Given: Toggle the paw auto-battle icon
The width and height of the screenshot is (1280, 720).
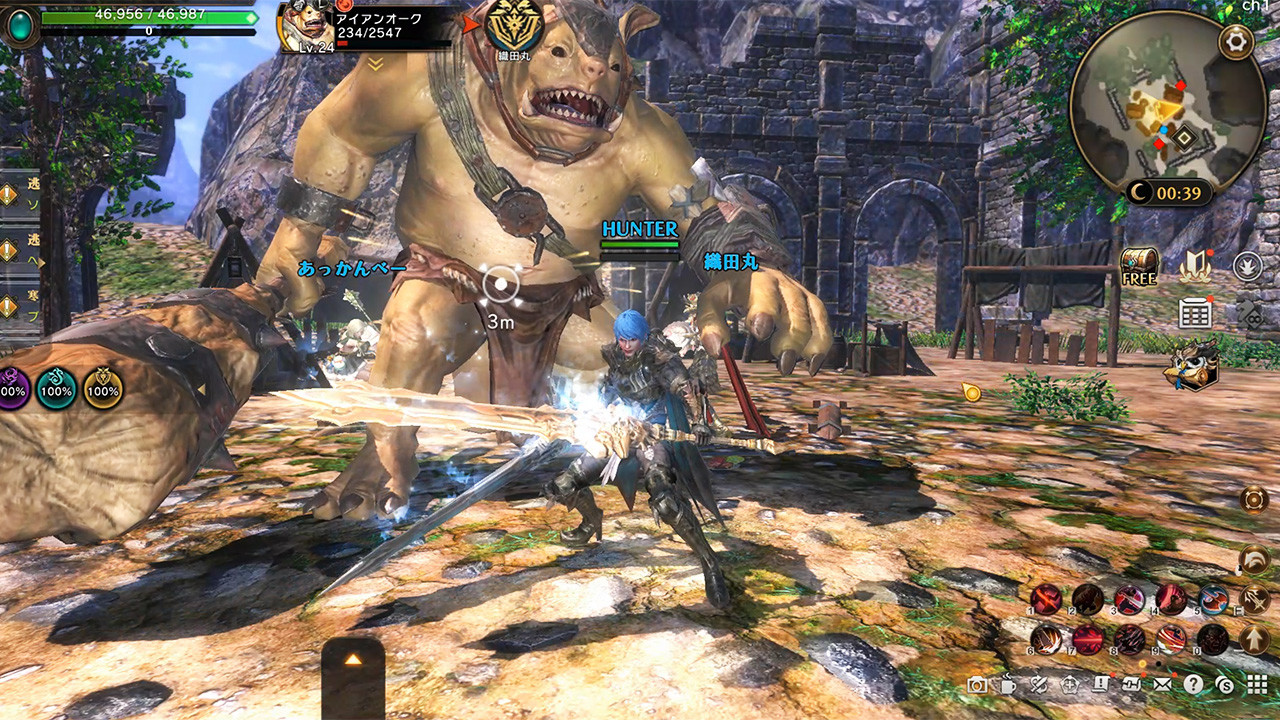Looking at the screenshot, I should [1247, 264].
